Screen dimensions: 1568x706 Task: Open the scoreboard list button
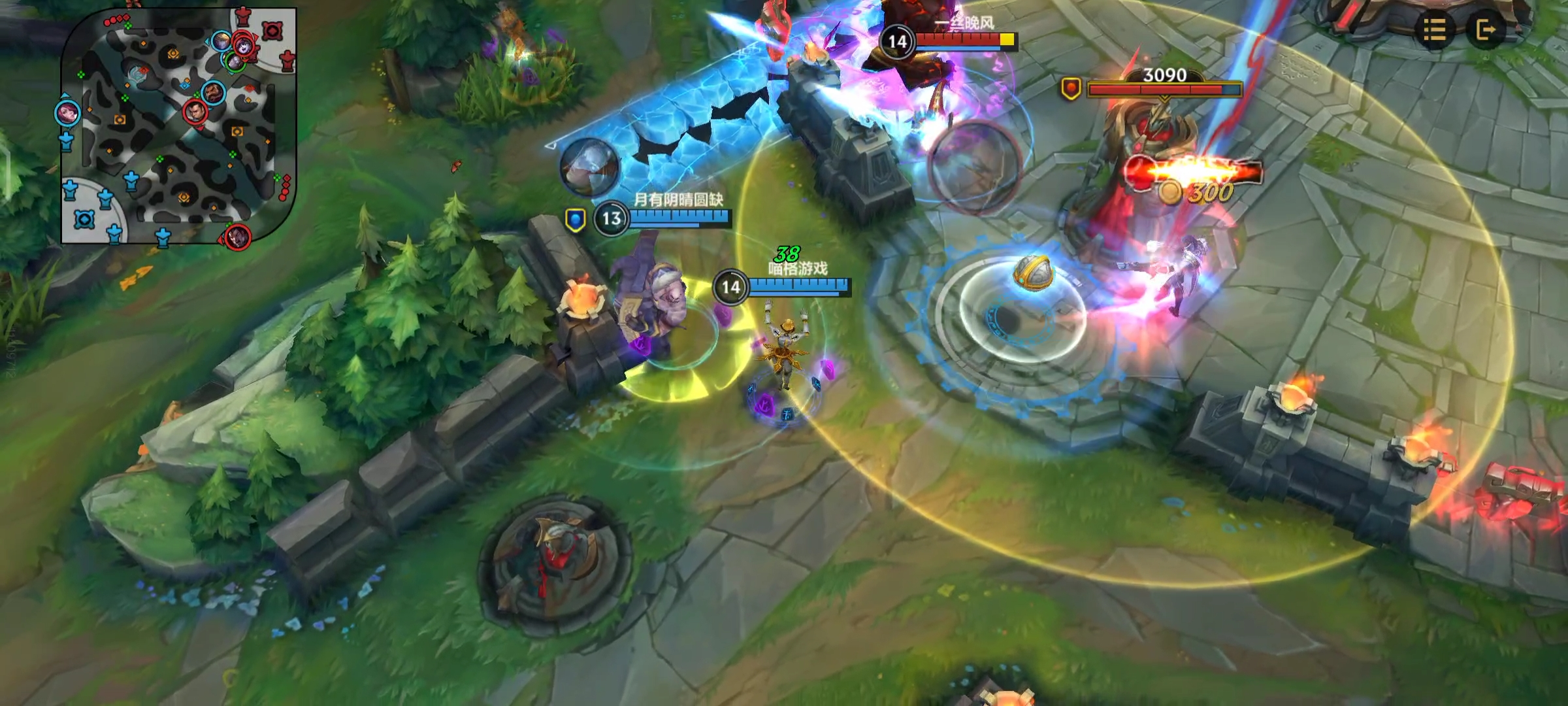click(x=1433, y=29)
